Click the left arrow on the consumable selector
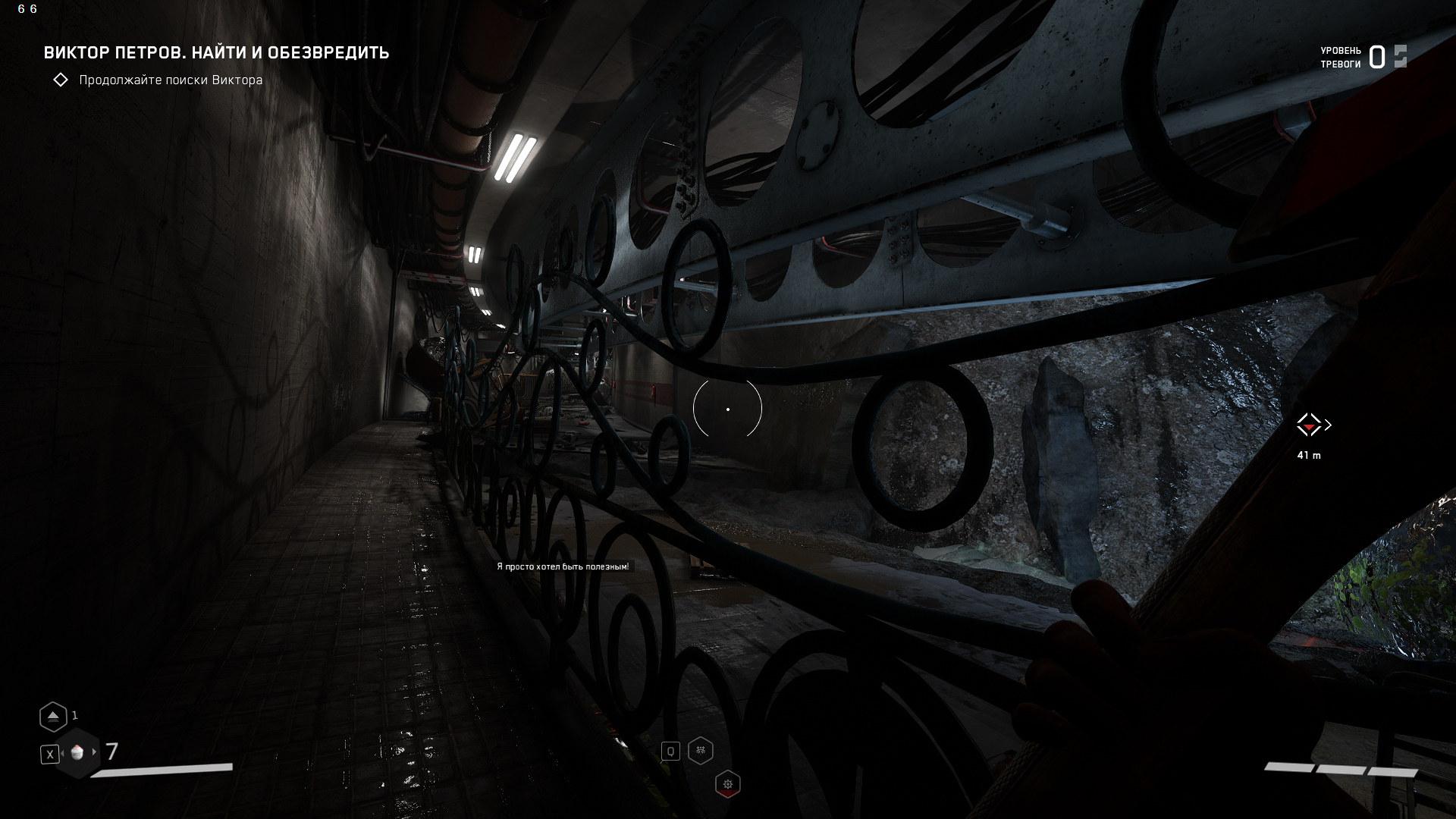 coord(62,752)
